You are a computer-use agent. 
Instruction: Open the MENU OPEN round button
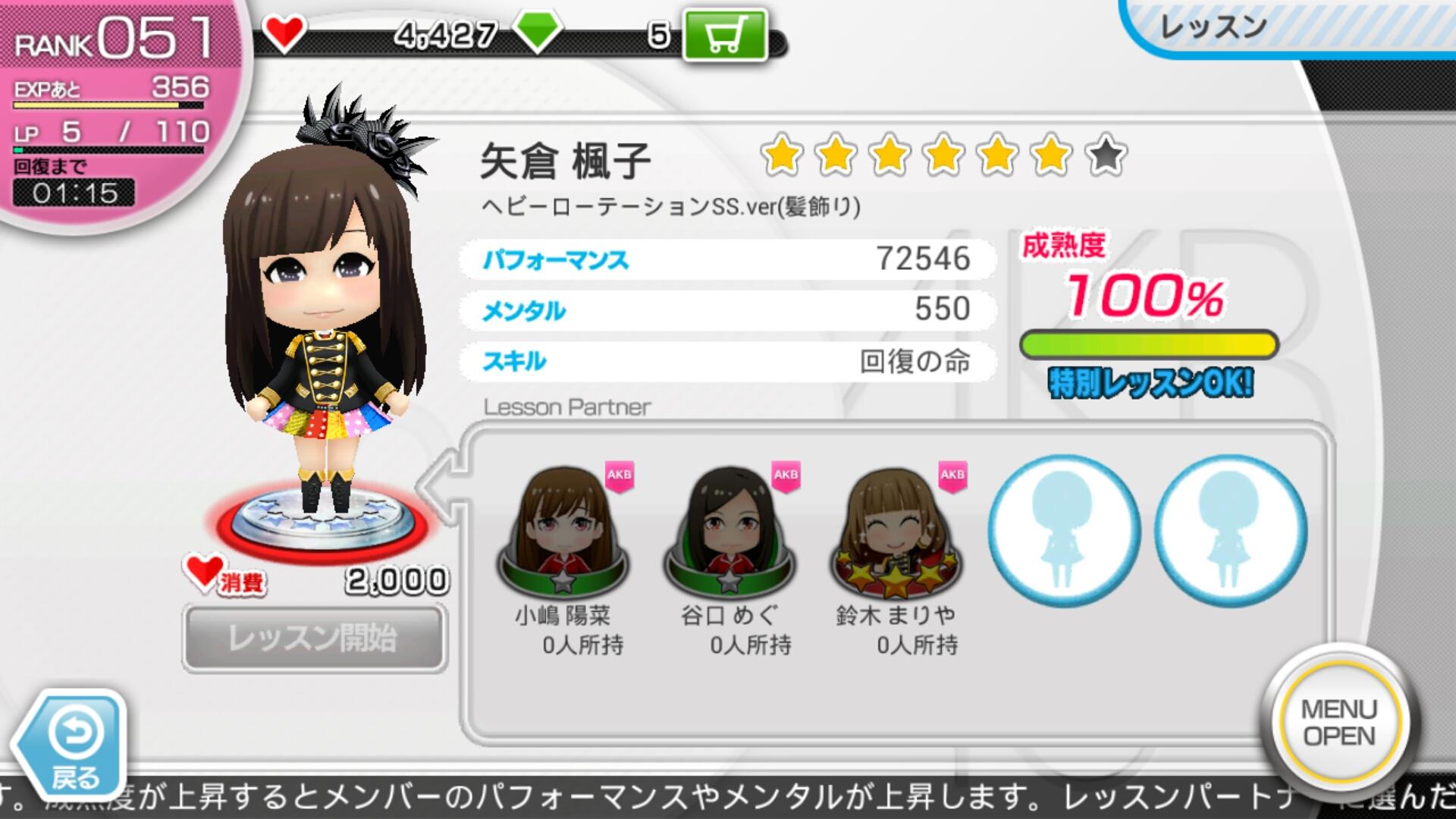click(1338, 722)
